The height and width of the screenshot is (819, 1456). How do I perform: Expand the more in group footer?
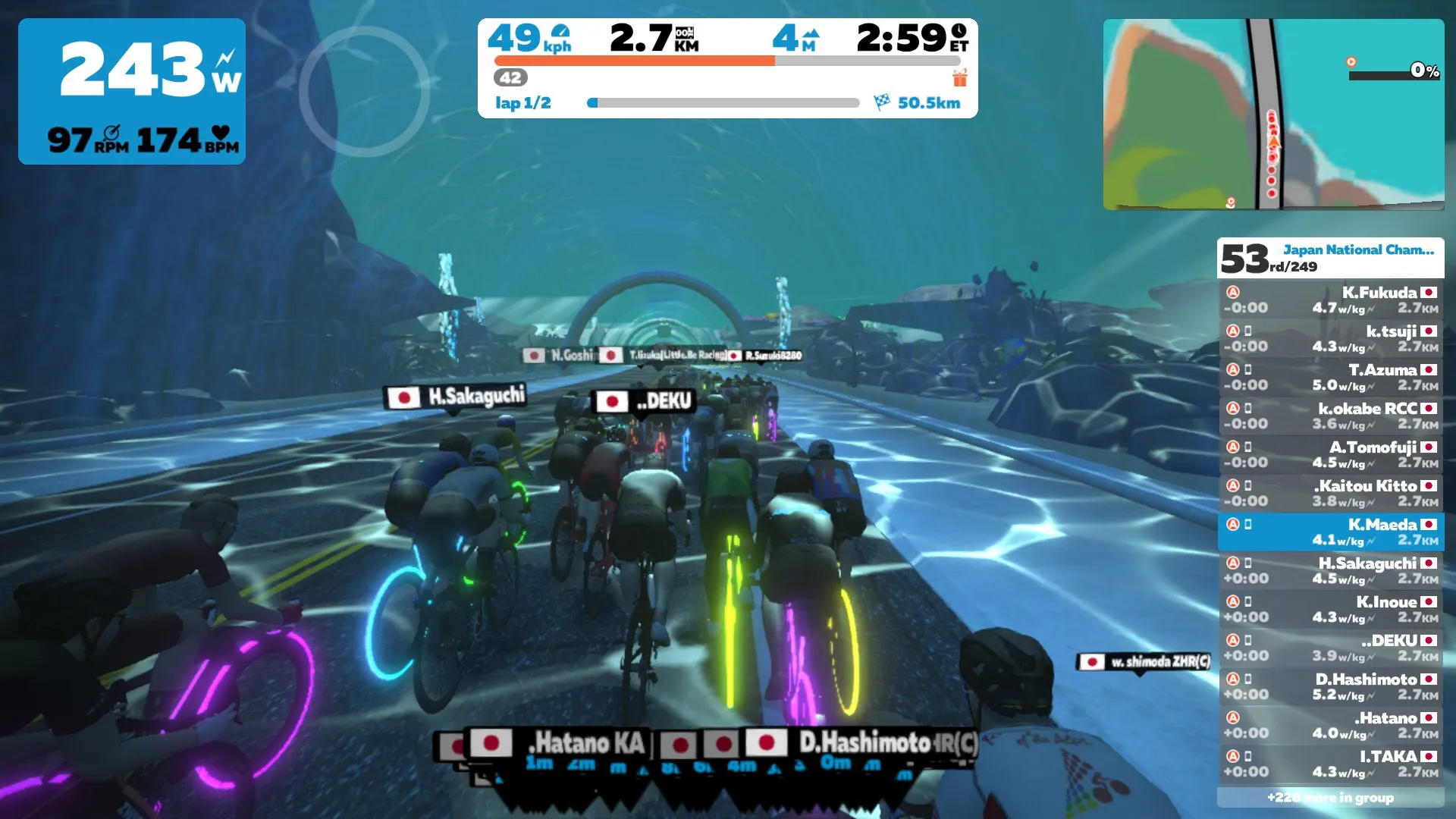coord(1330,797)
